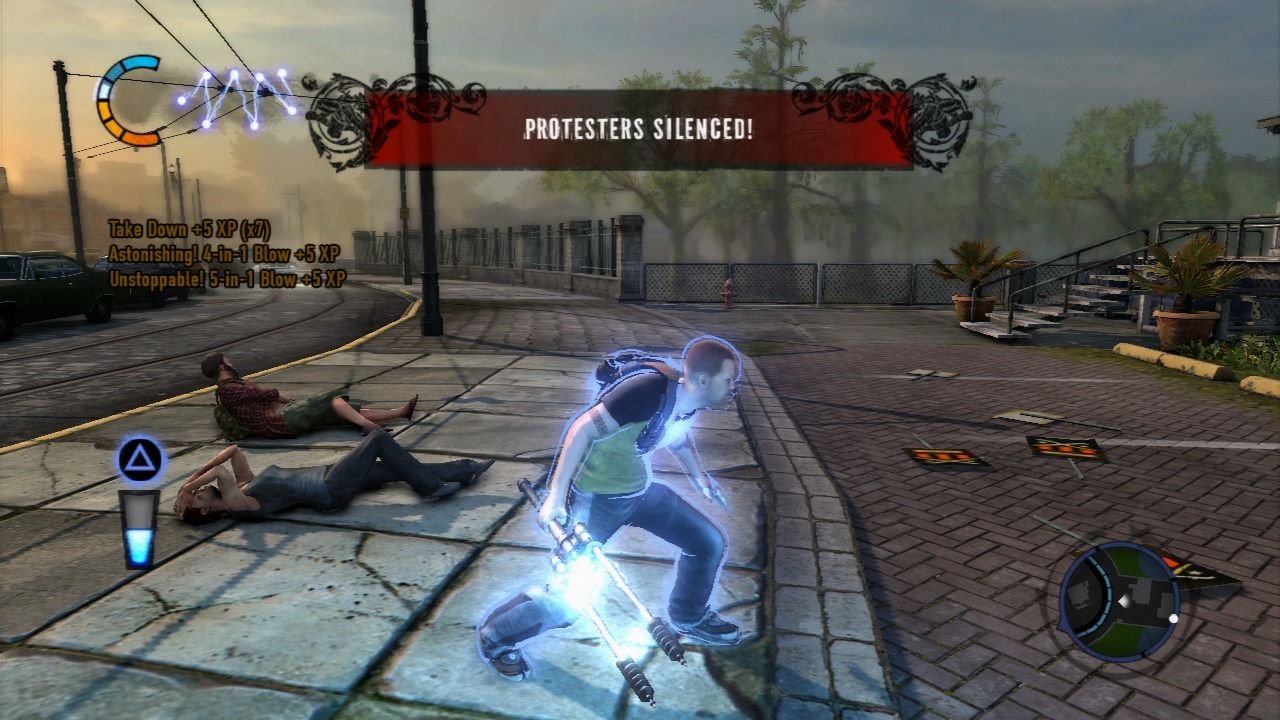
Task: Click the orange enemy marker on the minimap
Action: (x=1171, y=562)
